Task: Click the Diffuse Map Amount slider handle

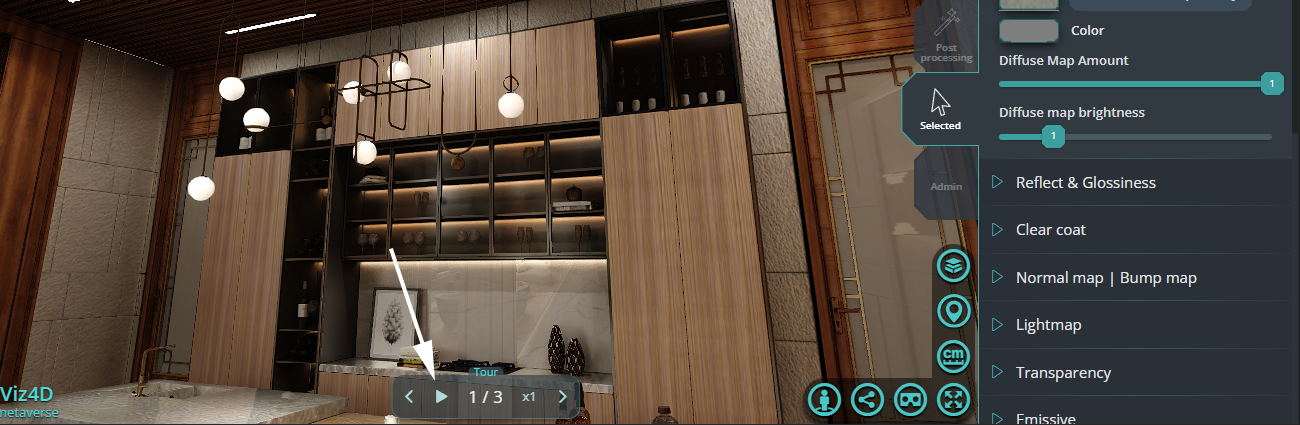Action: coord(1271,84)
